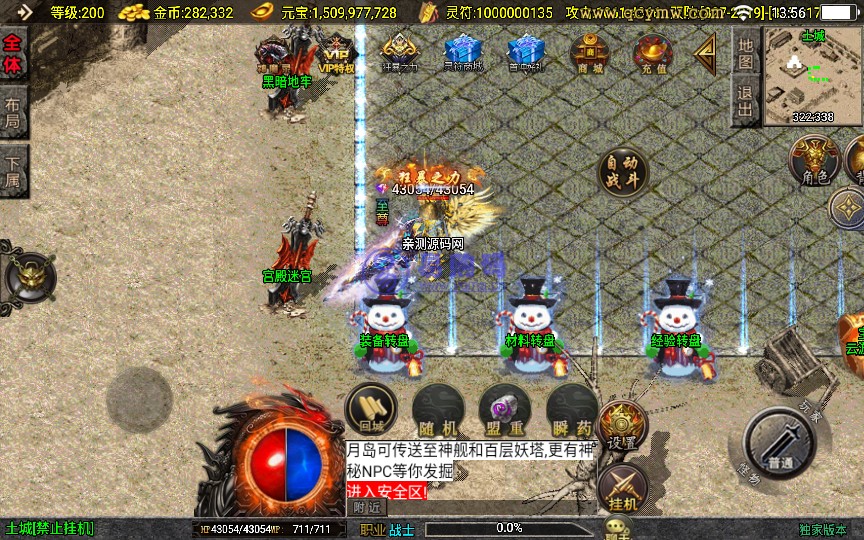
Task: Open the 下属 tab
Action: pos(13,172)
